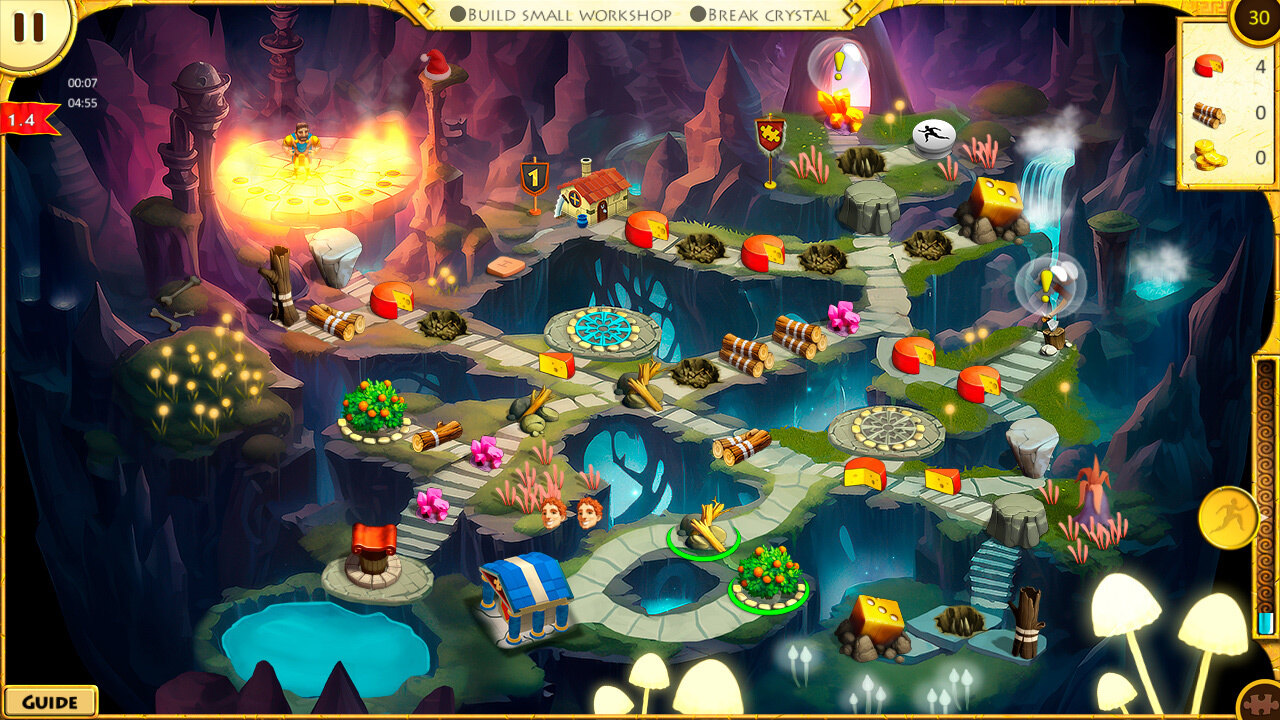Select the "Build small workshop" objective
Screen dimensions: 1280x720
click(x=560, y=15)
